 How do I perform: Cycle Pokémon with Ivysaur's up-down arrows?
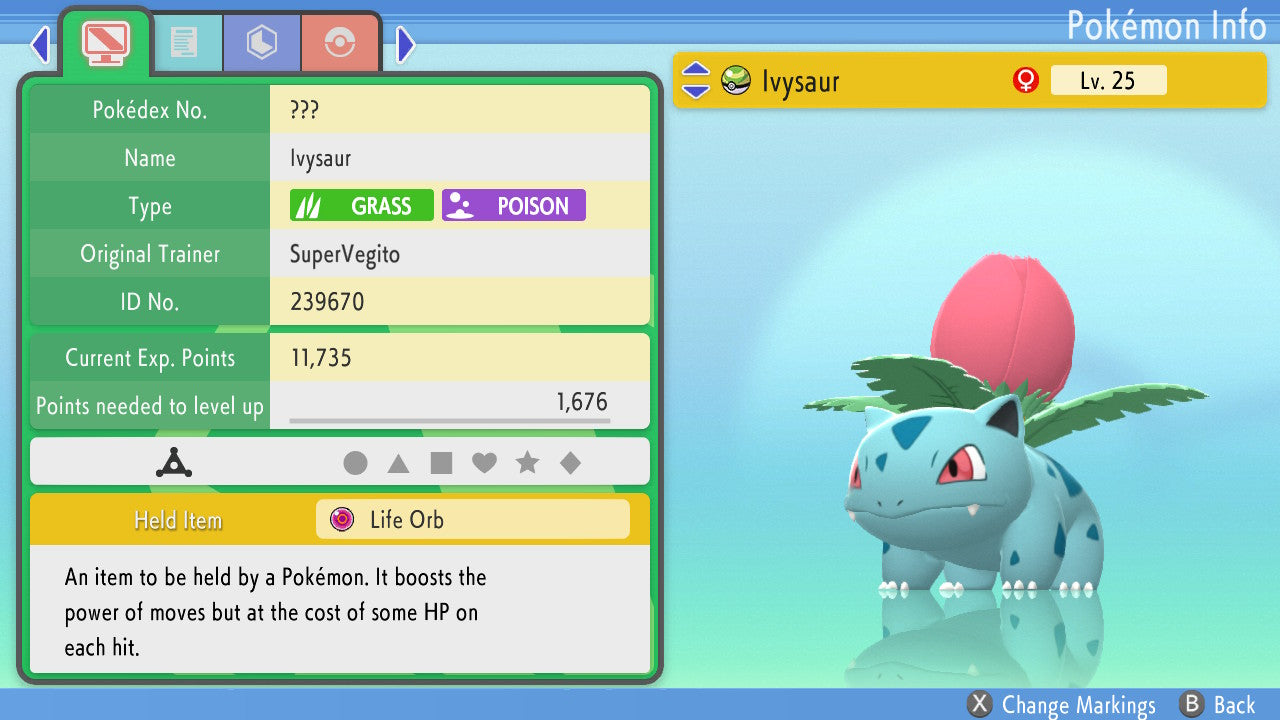click(x=695, y=81)
